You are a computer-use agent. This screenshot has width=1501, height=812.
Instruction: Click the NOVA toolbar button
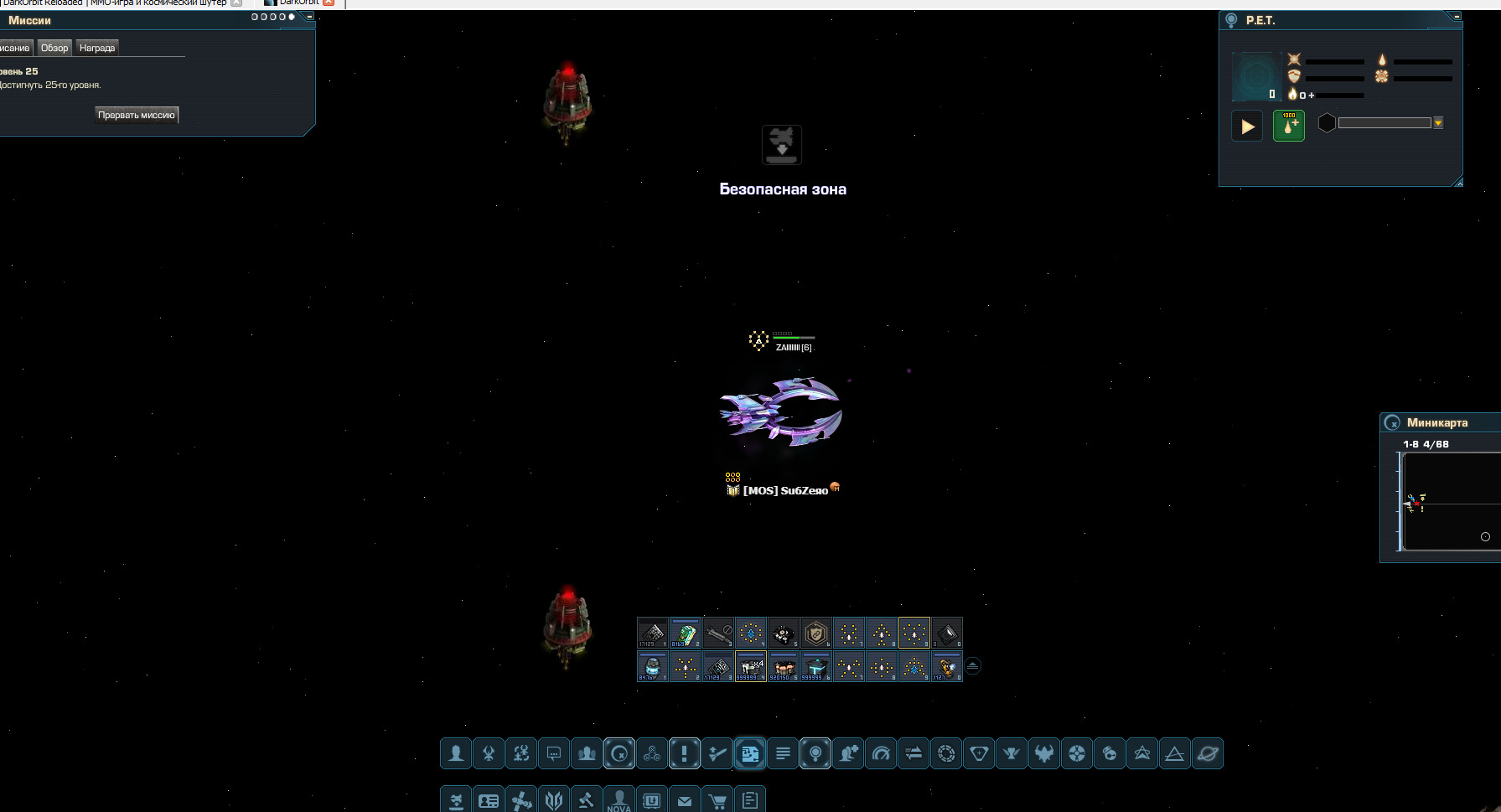[619, 801]
